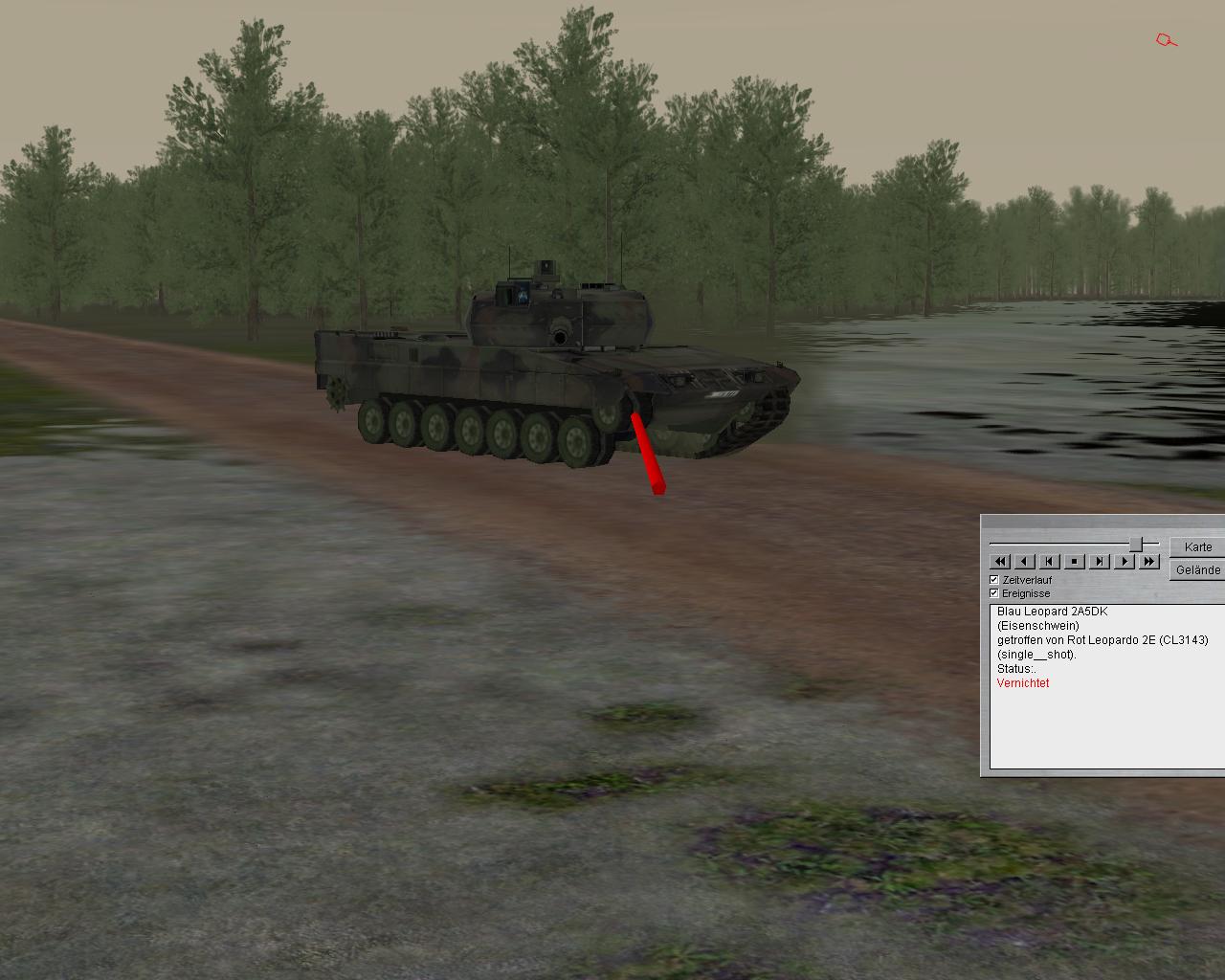1225x980 pixels.
Task: Jump to the previous event
Action: point(1050,562)
